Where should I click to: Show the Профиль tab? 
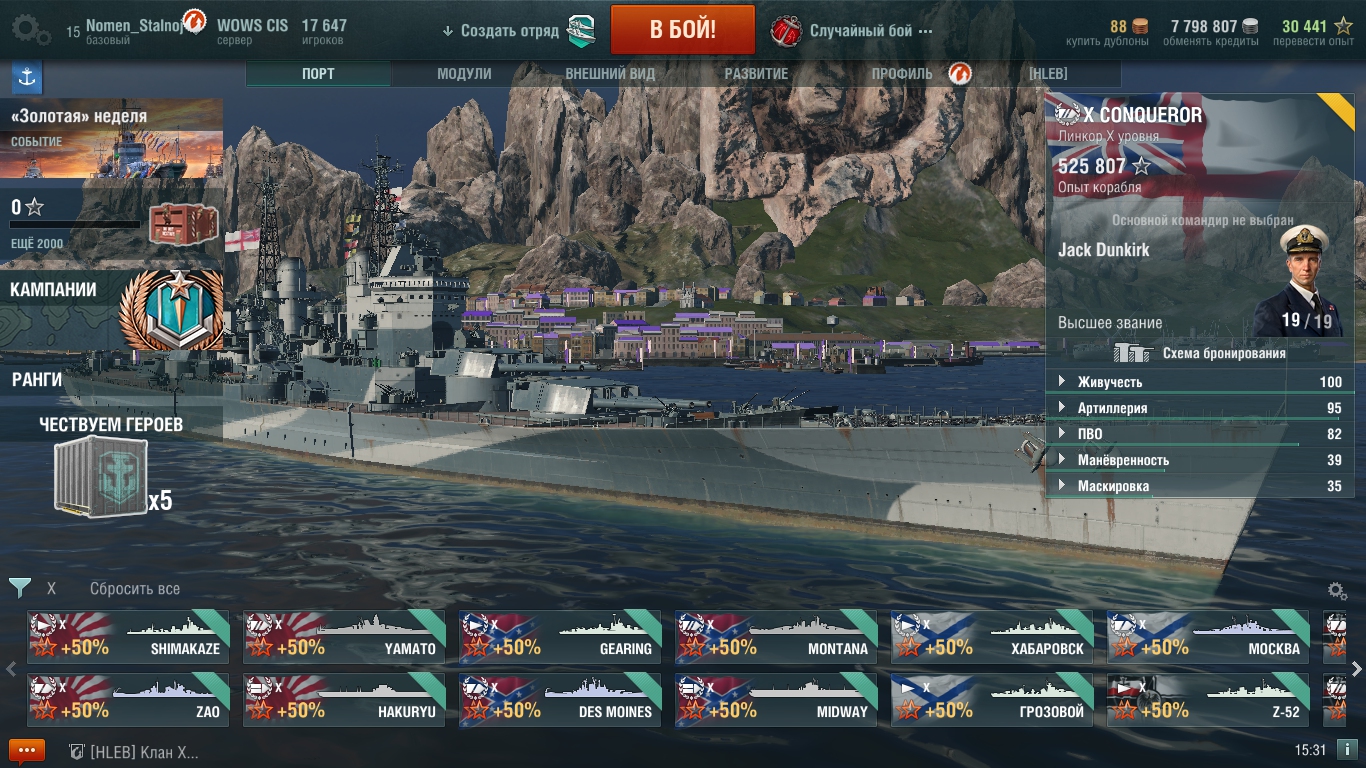click(902, 74)
